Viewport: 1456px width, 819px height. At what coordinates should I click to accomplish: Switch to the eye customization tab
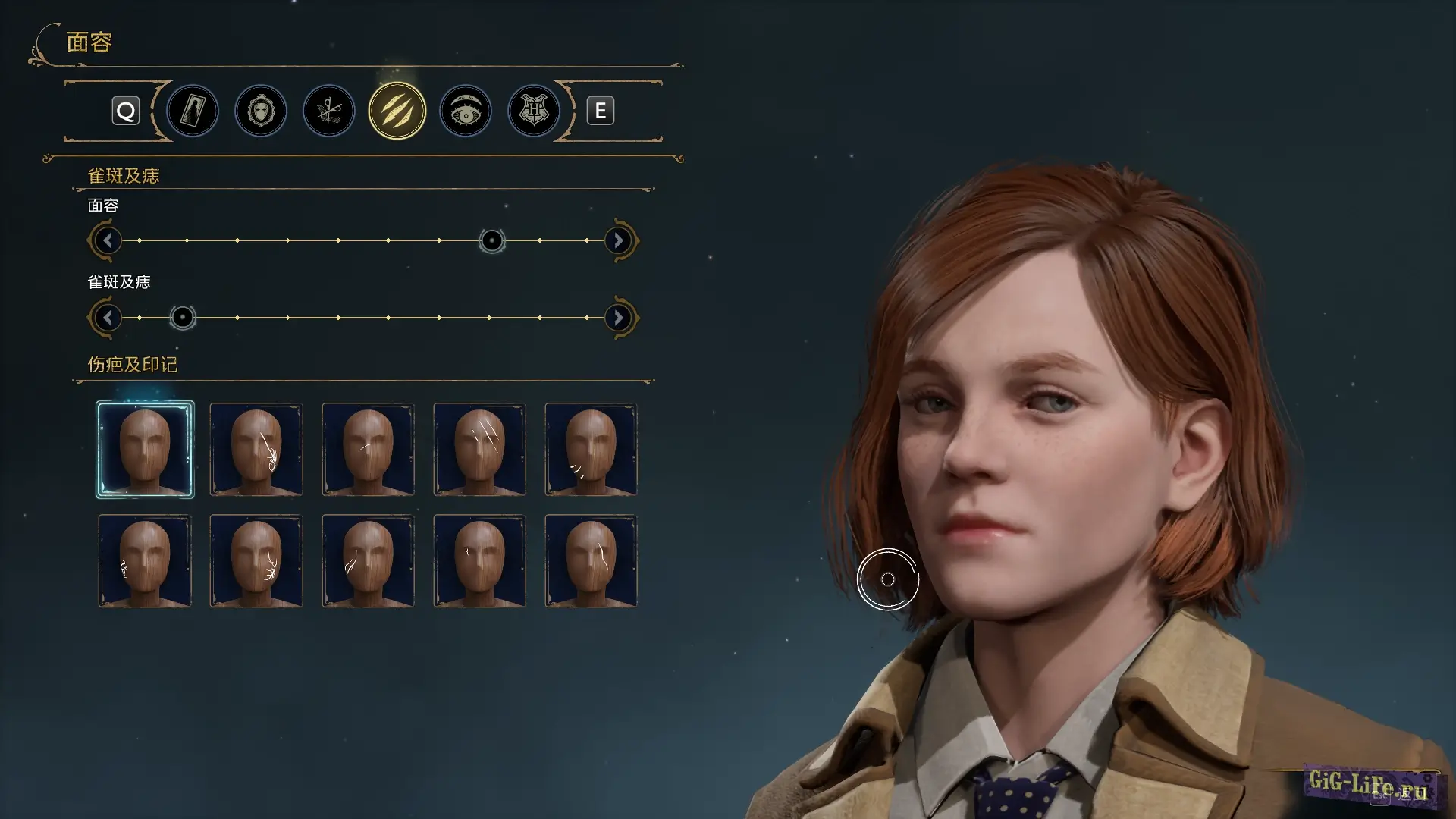[466, 111]
